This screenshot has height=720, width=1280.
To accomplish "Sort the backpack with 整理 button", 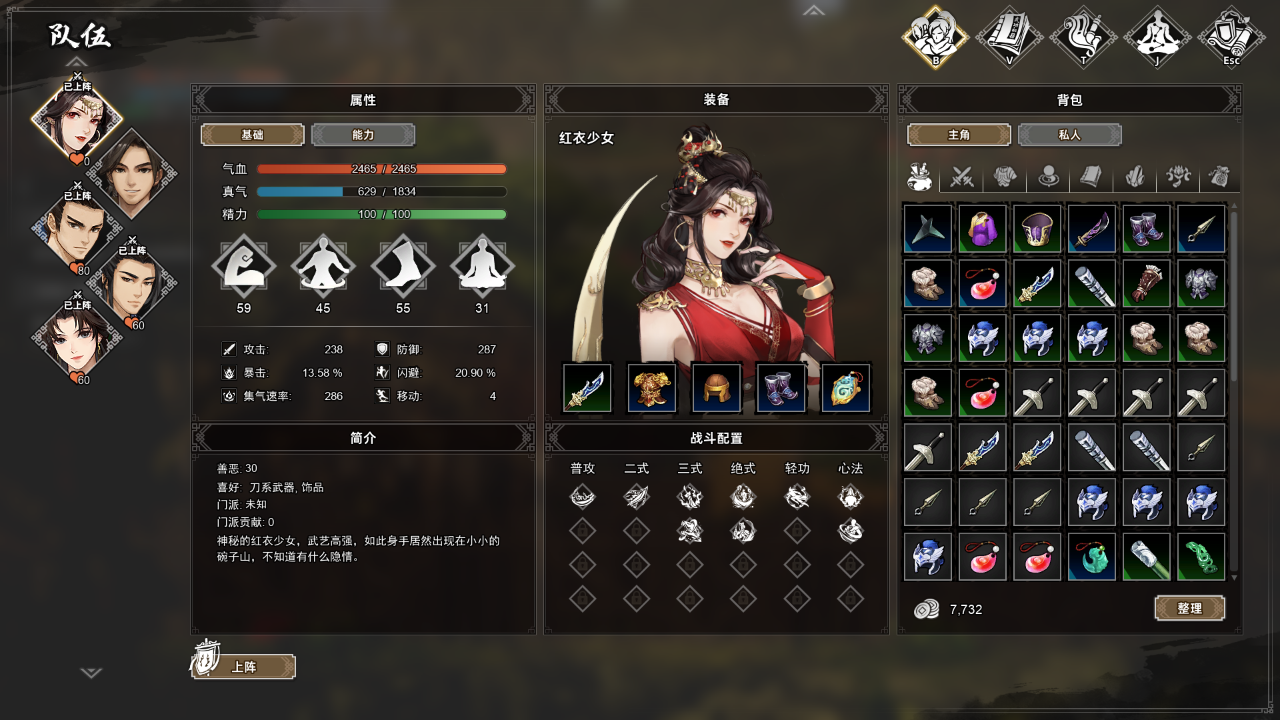I will point(1189,608).
